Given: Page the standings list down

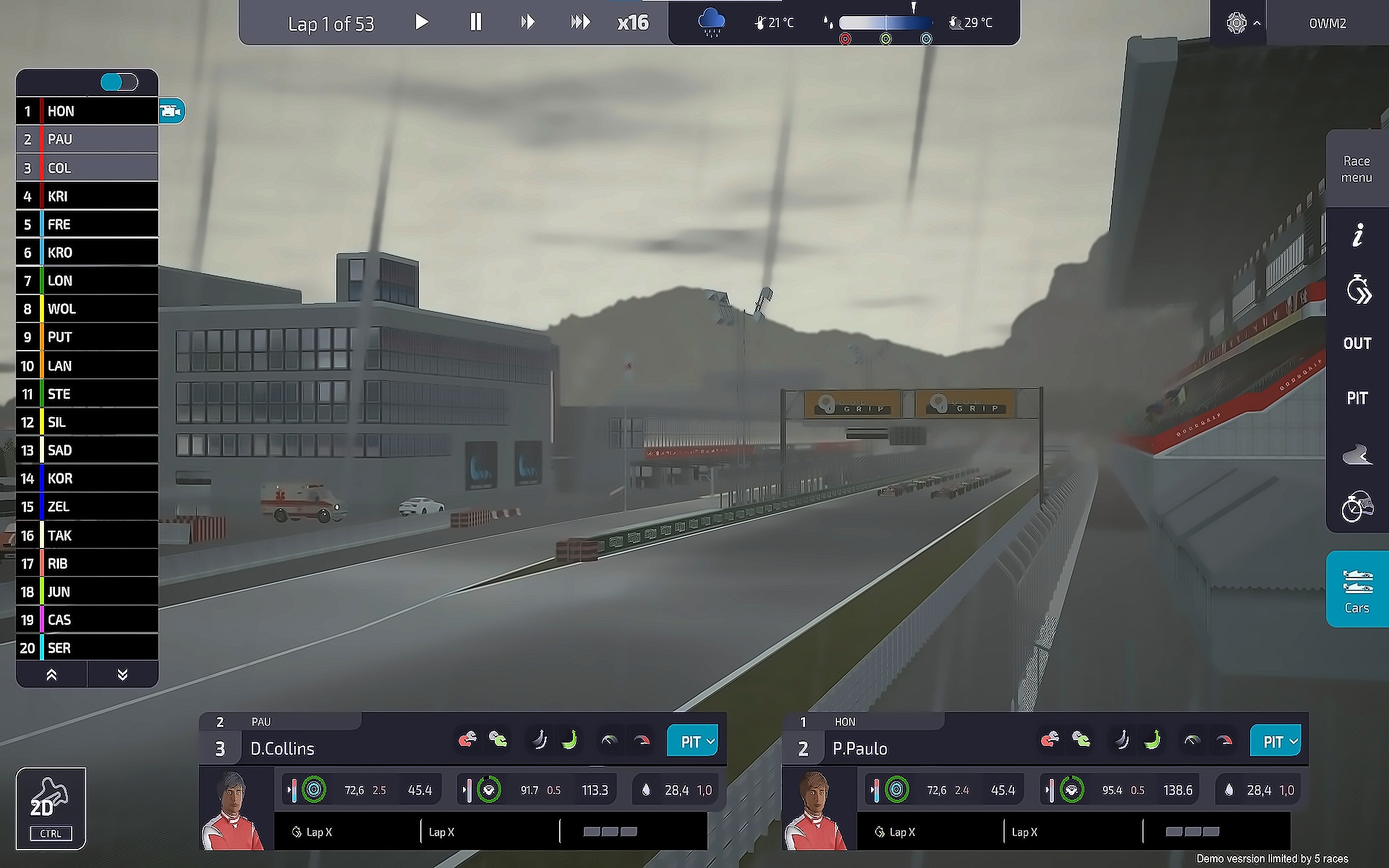Looking at the screenshot, I should point(122,675).
